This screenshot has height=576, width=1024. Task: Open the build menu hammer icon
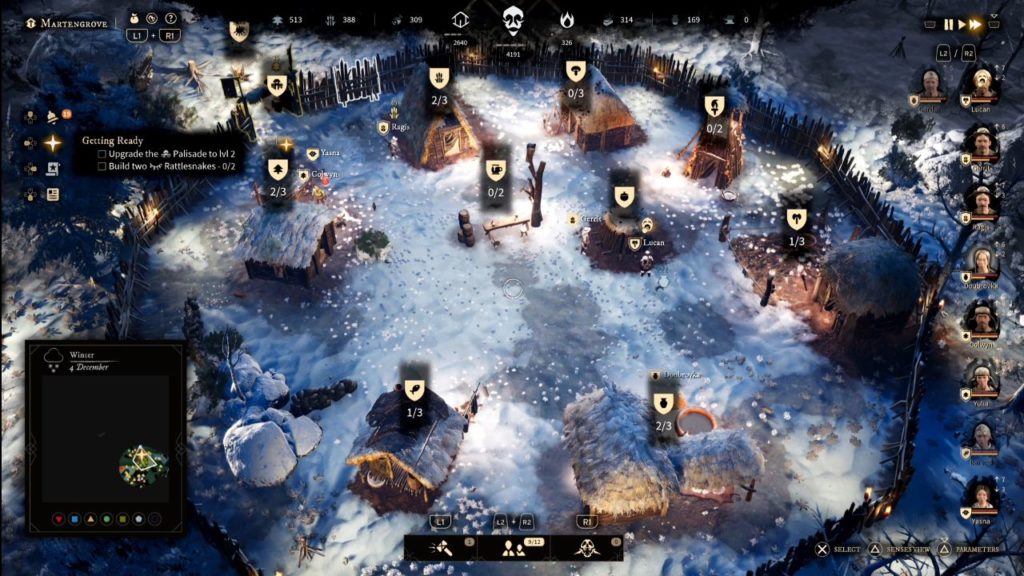(x=441, y=546)
